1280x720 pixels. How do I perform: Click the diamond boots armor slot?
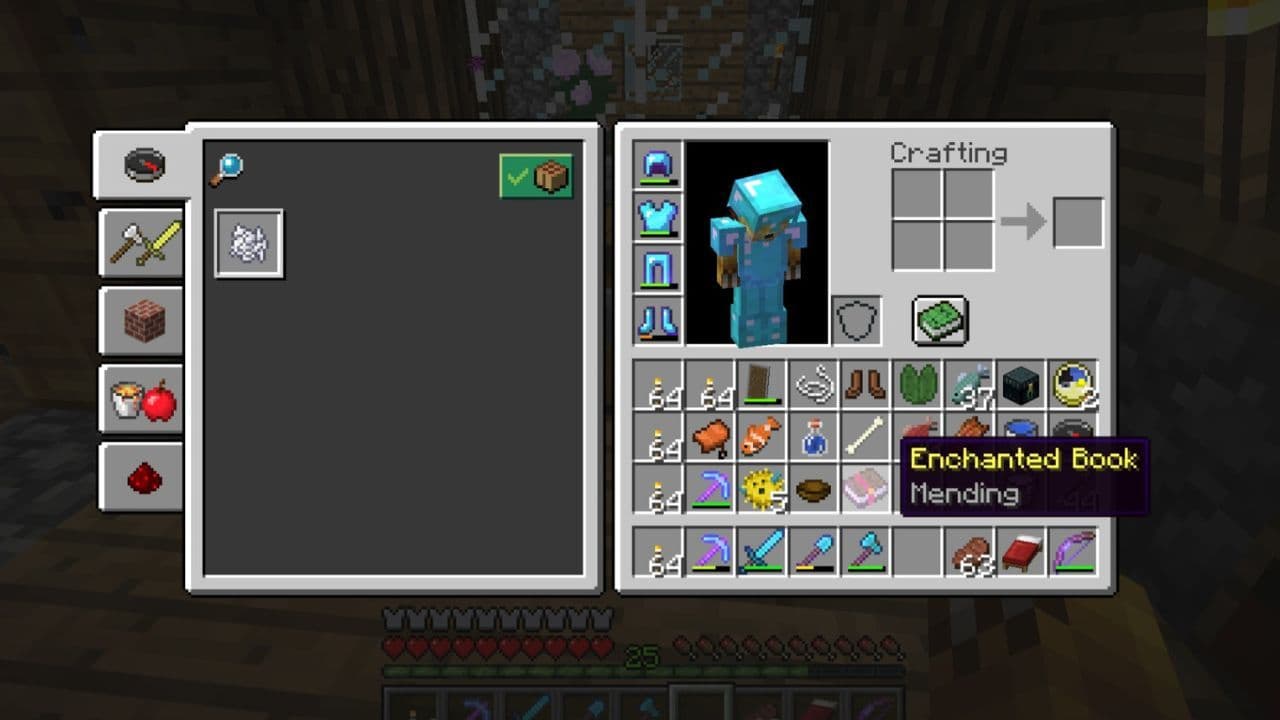point(658,321)
